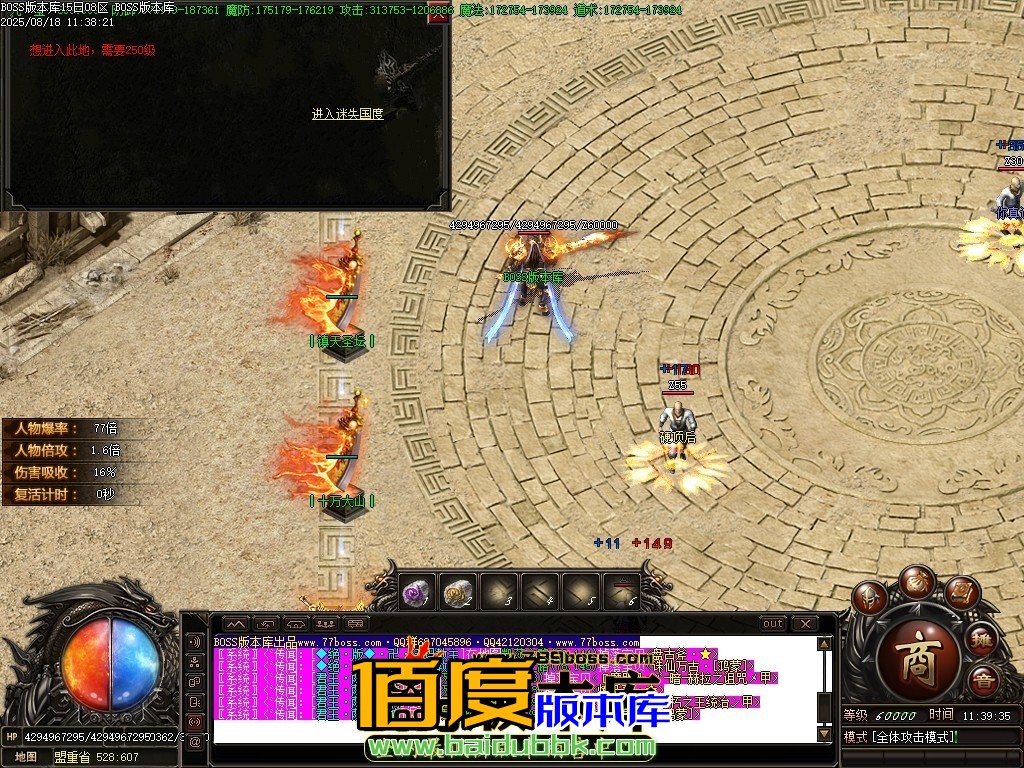Use the gold scroll in hotbar slot 2

(x=458, y=594)
